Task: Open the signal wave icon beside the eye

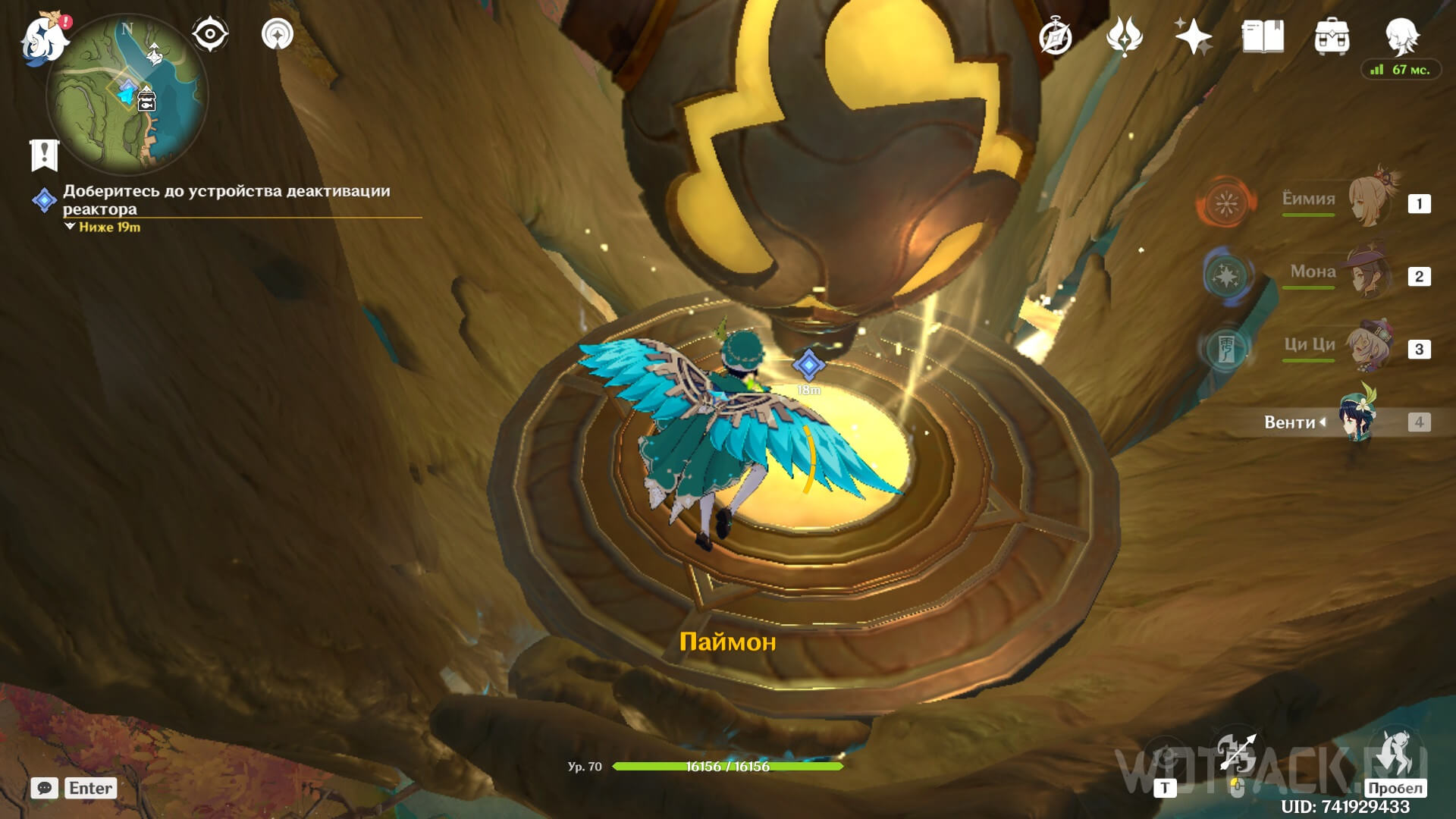Action: pos(278,34)
